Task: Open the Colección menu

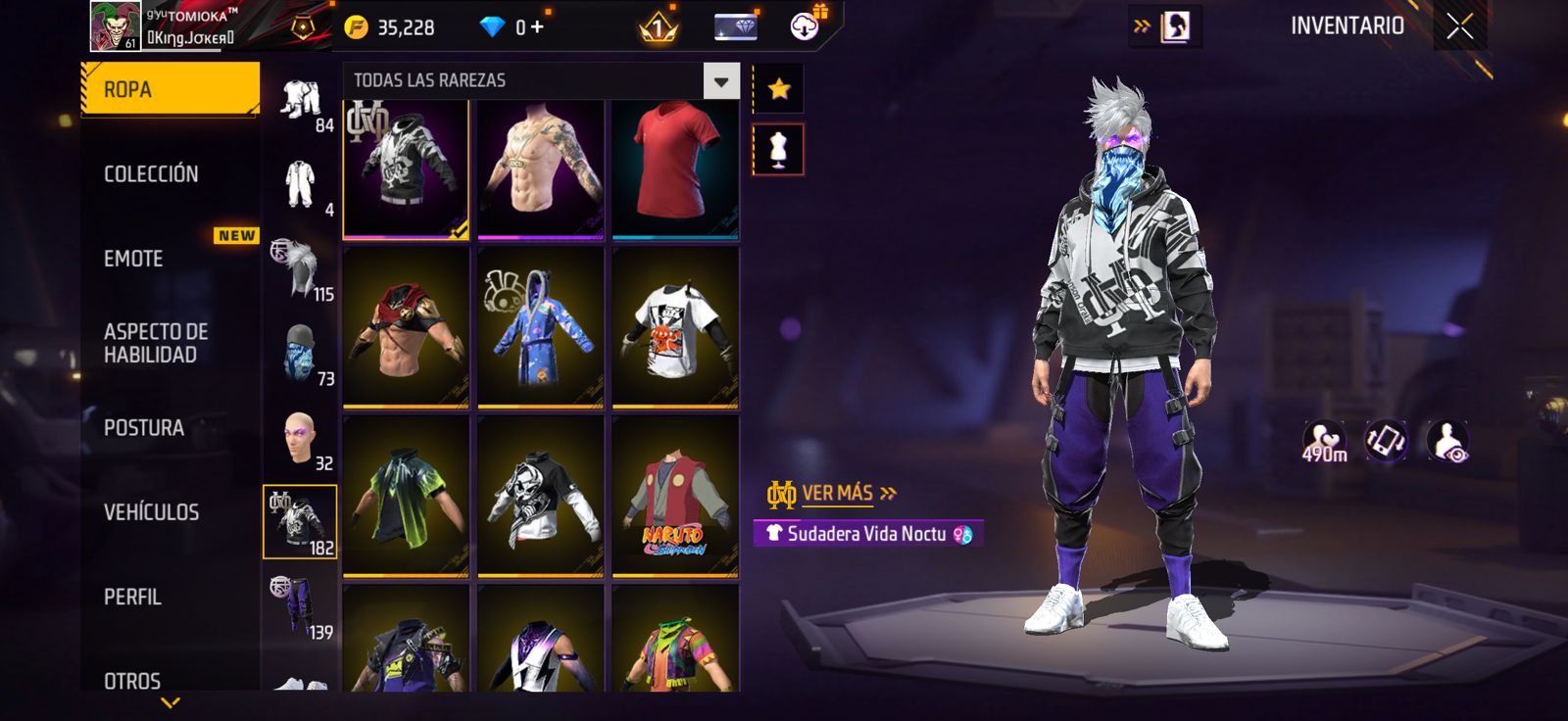Action: click(151, 174)
